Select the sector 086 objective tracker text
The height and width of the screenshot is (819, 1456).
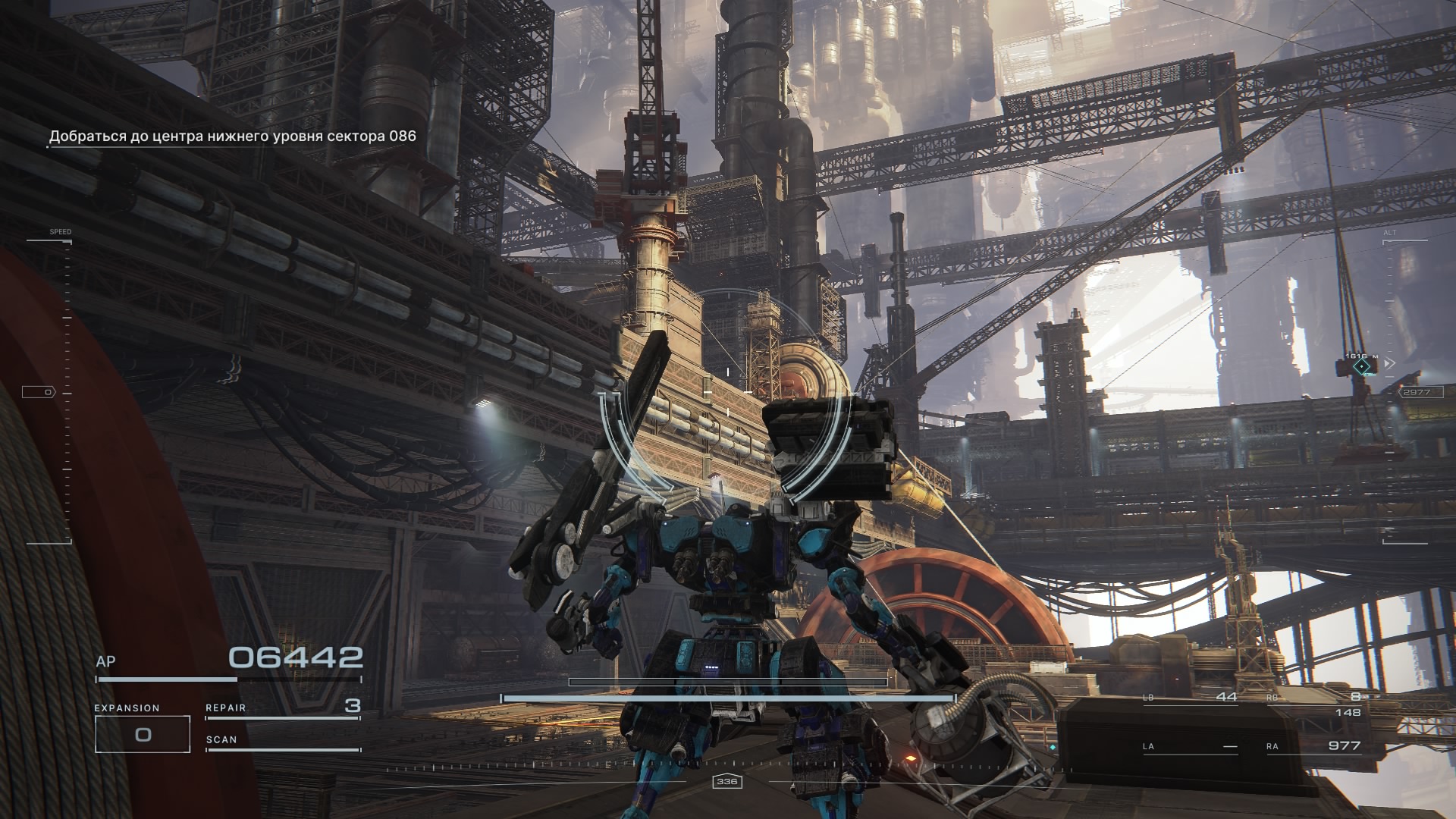232,136
